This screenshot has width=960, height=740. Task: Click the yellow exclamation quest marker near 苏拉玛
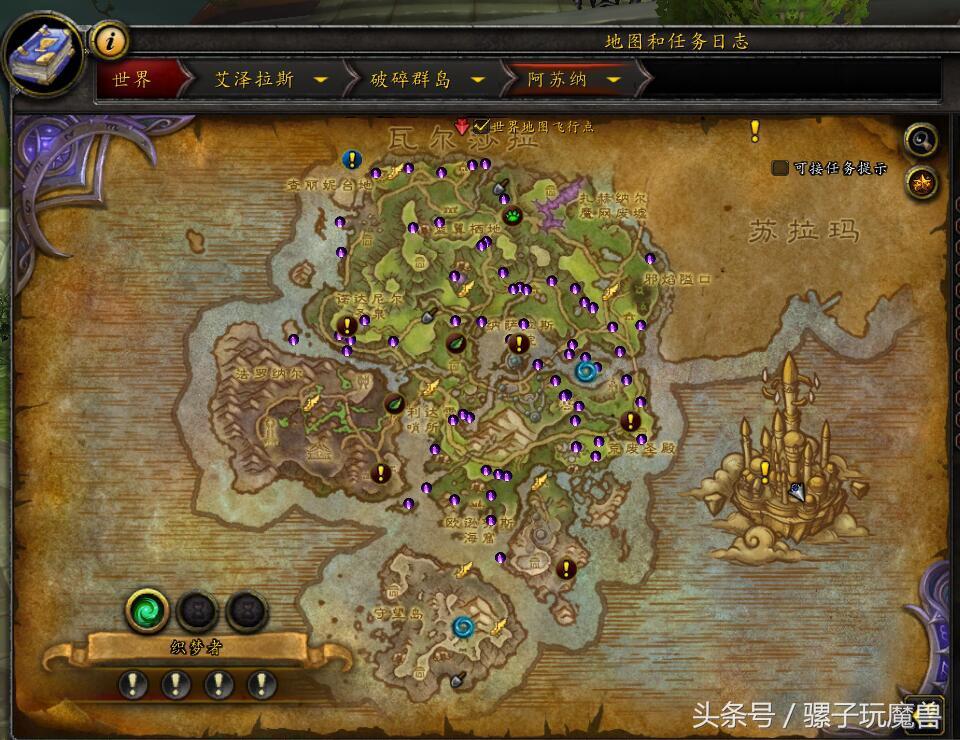(x=755, y=131)
